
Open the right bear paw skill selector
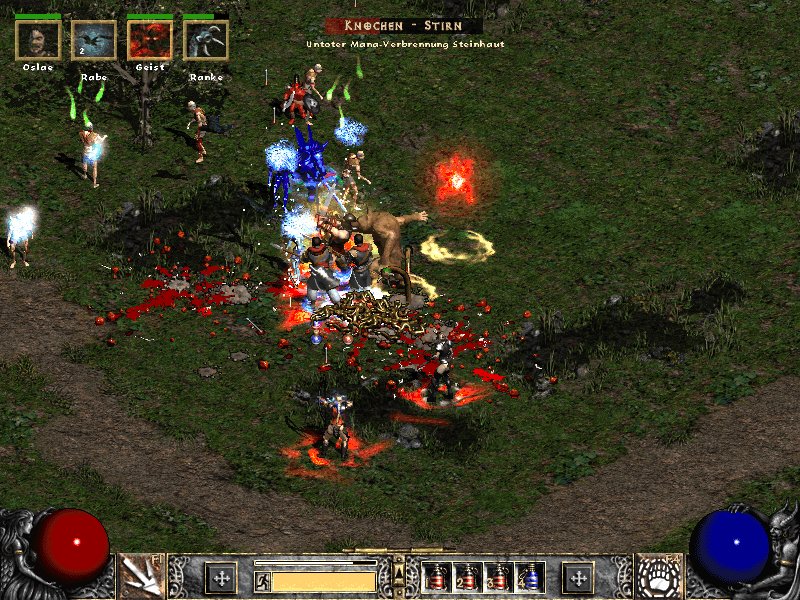click(659, 576)
